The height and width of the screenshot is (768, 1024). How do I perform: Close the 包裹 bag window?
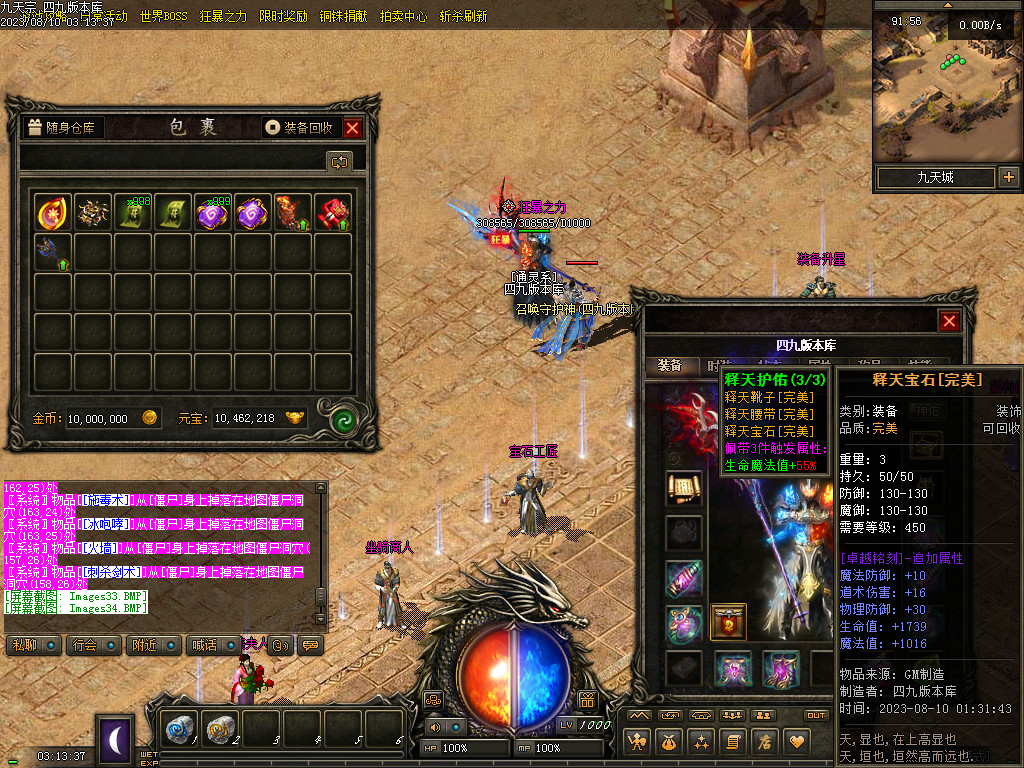tap(352, 128)
